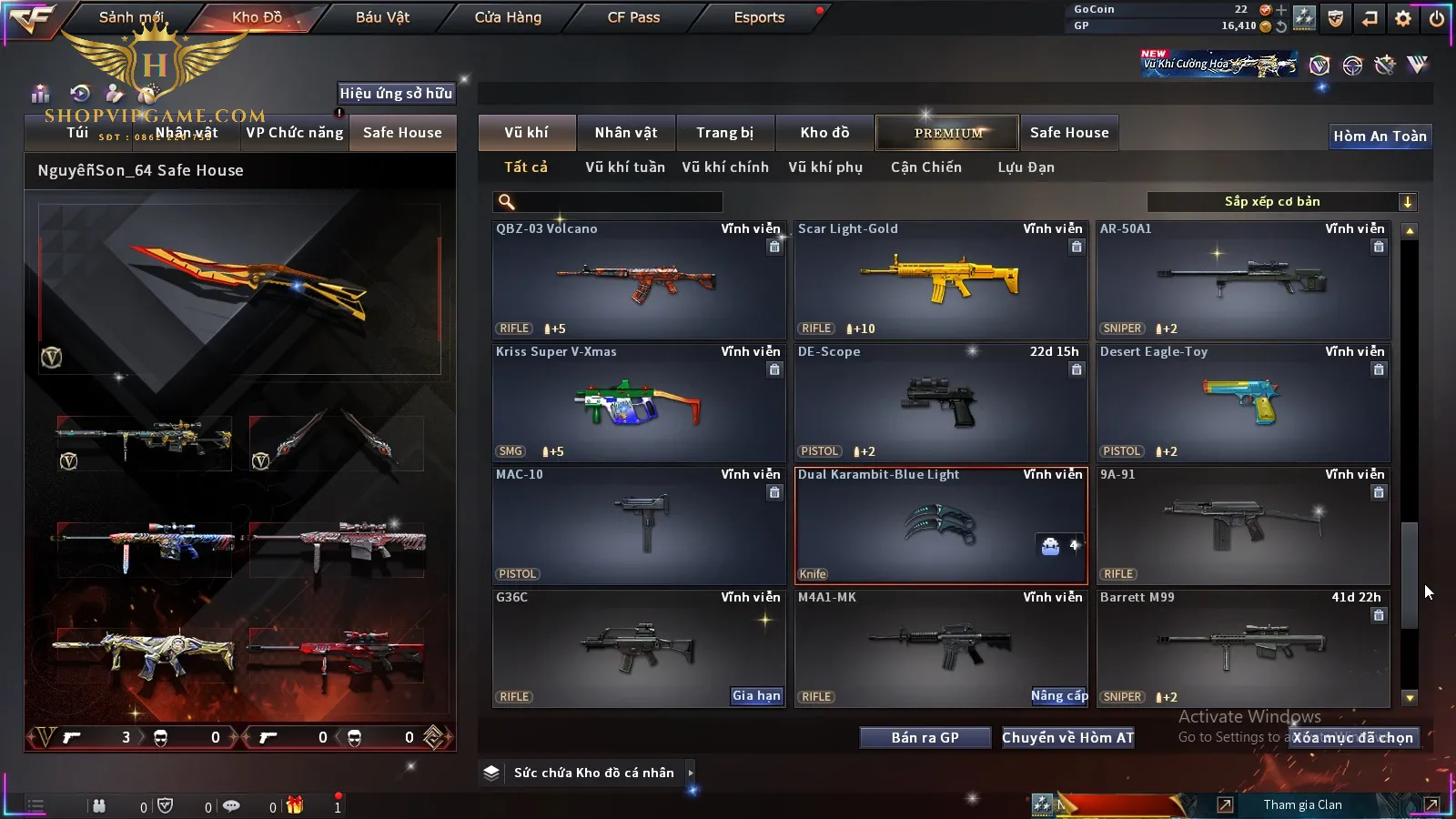Show the Cận Chiến melee category

point(925,167)
